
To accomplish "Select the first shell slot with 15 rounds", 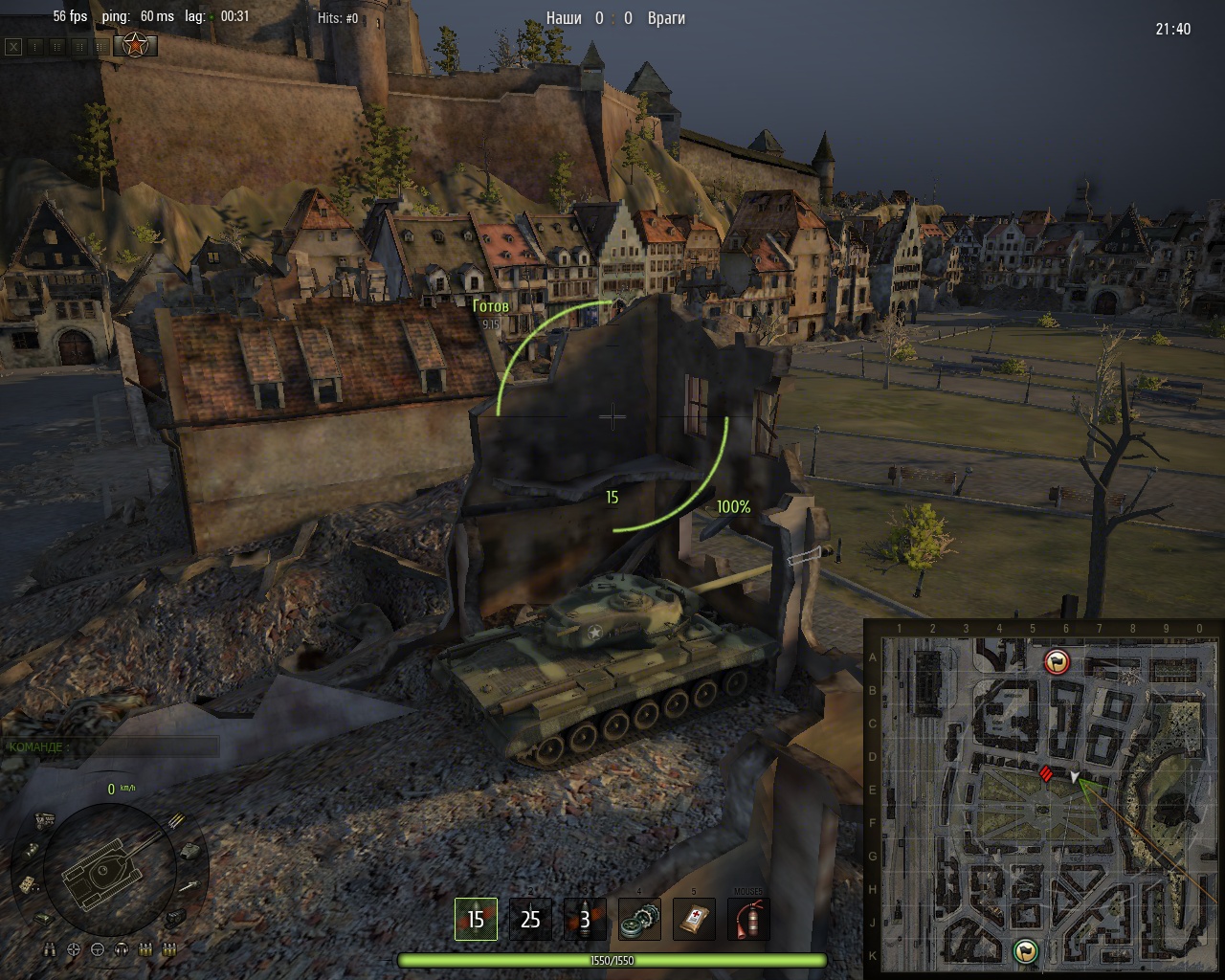I will [x=476, y=920].
